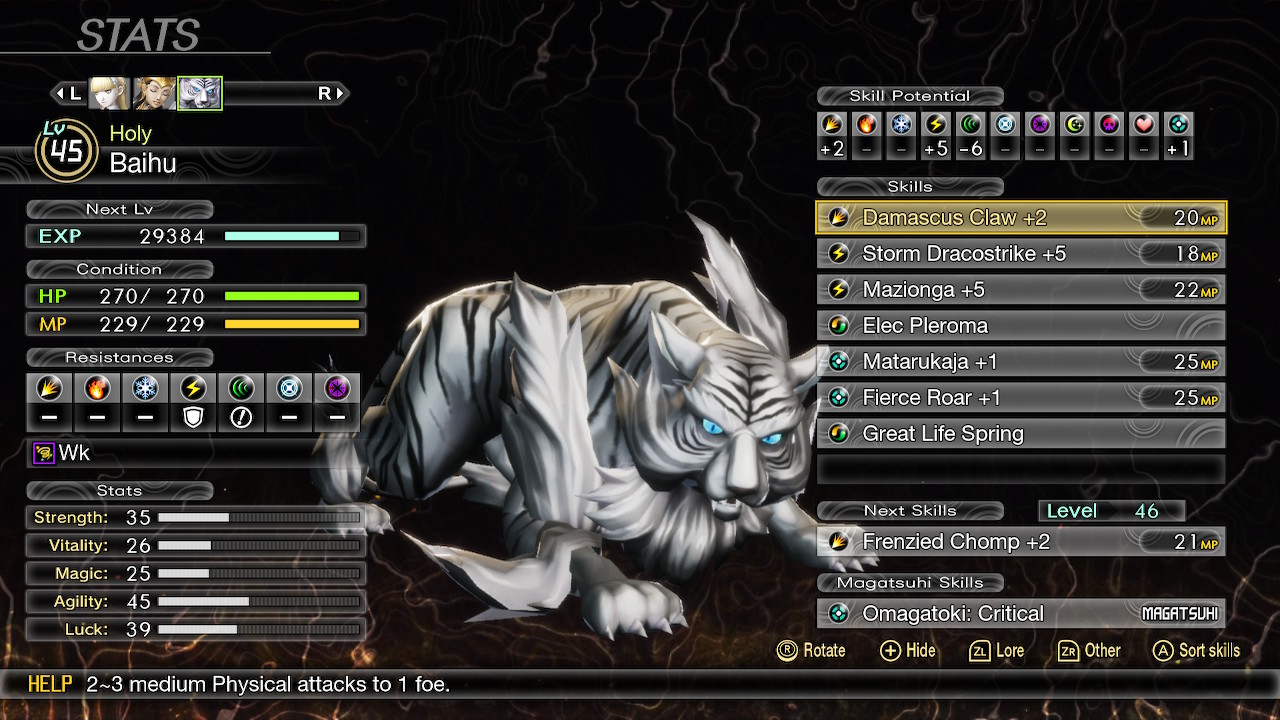Screen dimensions: 1280x720
Task: Show the second party member portrait
Action: pos(154,94)
